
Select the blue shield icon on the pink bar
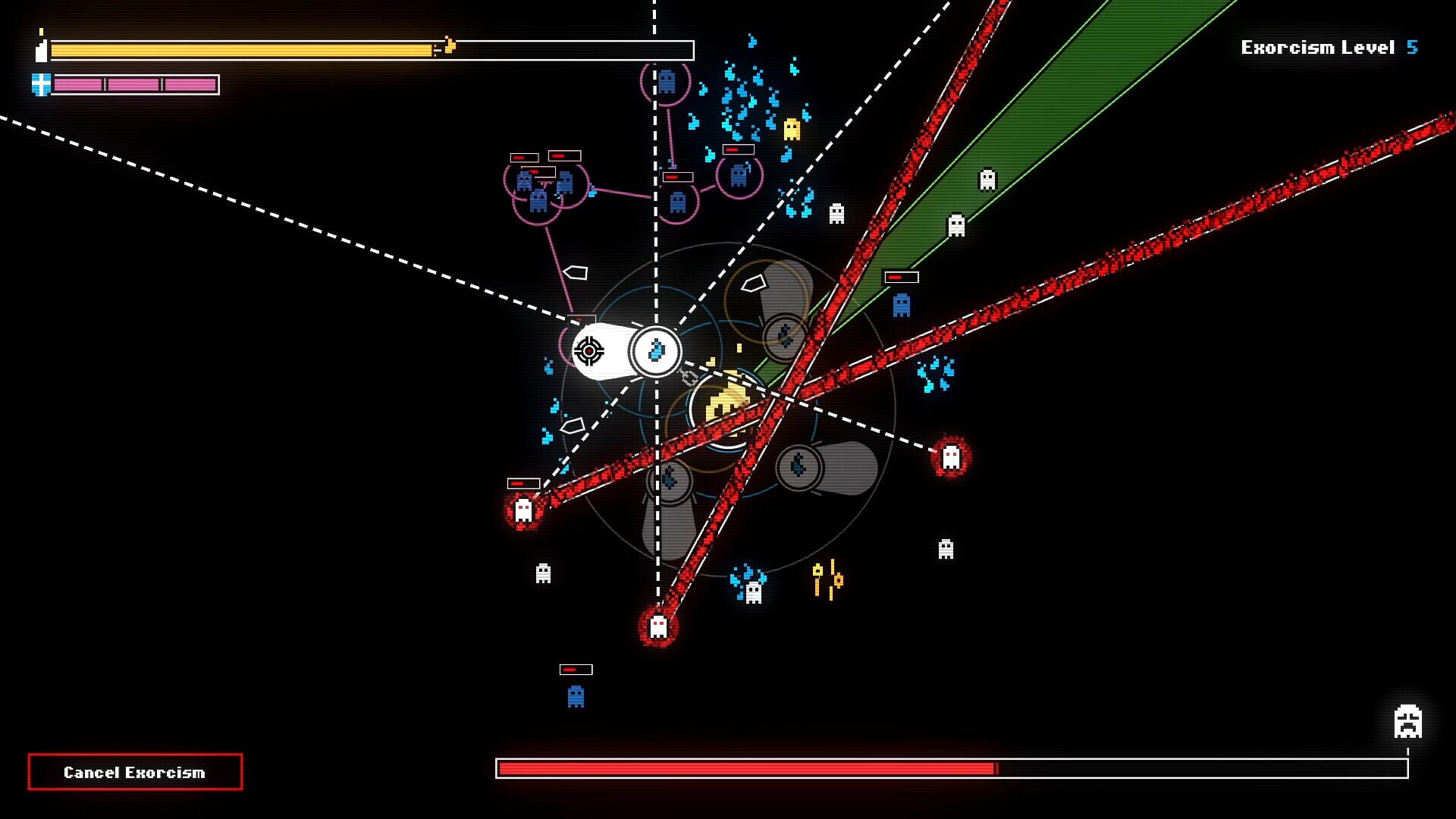click(x=39, y=83)
